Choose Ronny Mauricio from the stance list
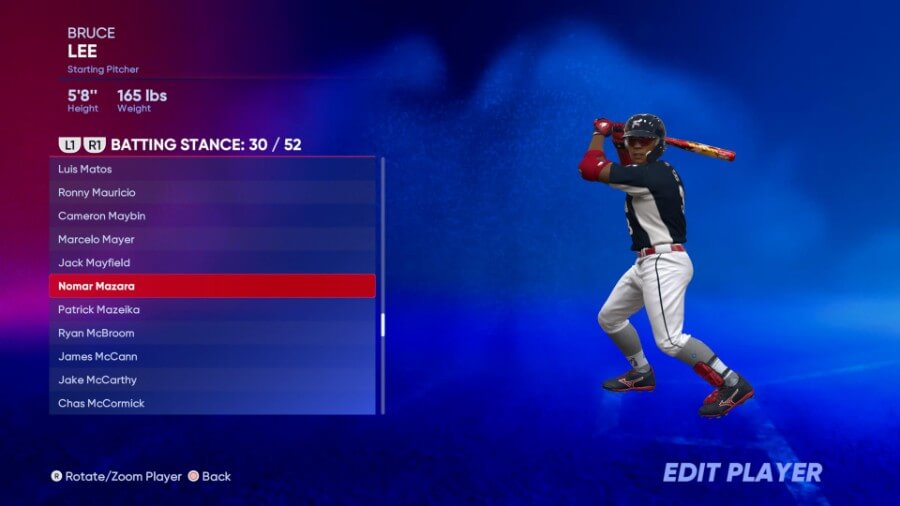This screenshot has height=506, width=900. point(212,192)
